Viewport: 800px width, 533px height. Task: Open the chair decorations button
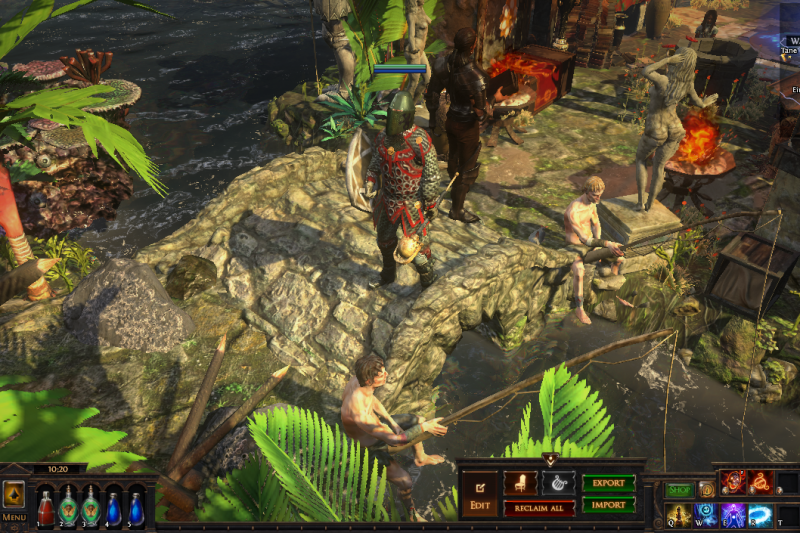tap(520, 483)
